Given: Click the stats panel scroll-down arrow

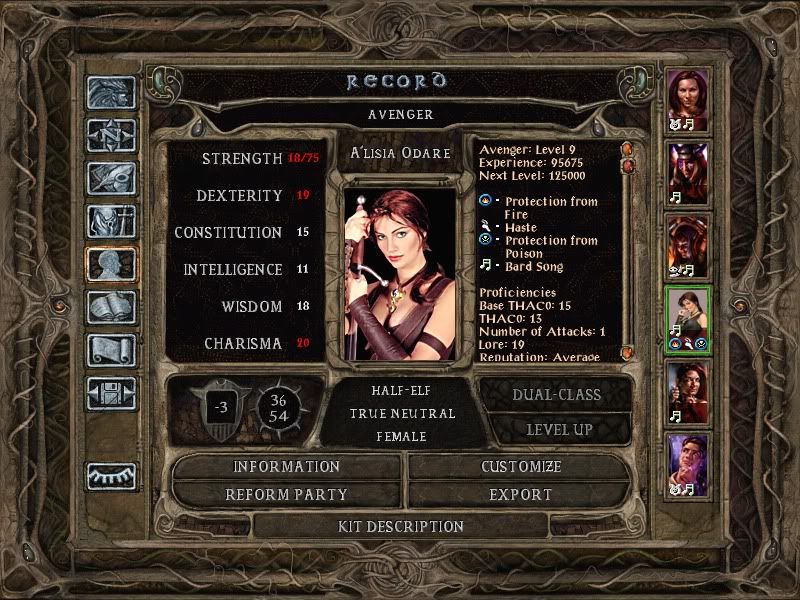Looking at the screenshot, I should 627,353.
